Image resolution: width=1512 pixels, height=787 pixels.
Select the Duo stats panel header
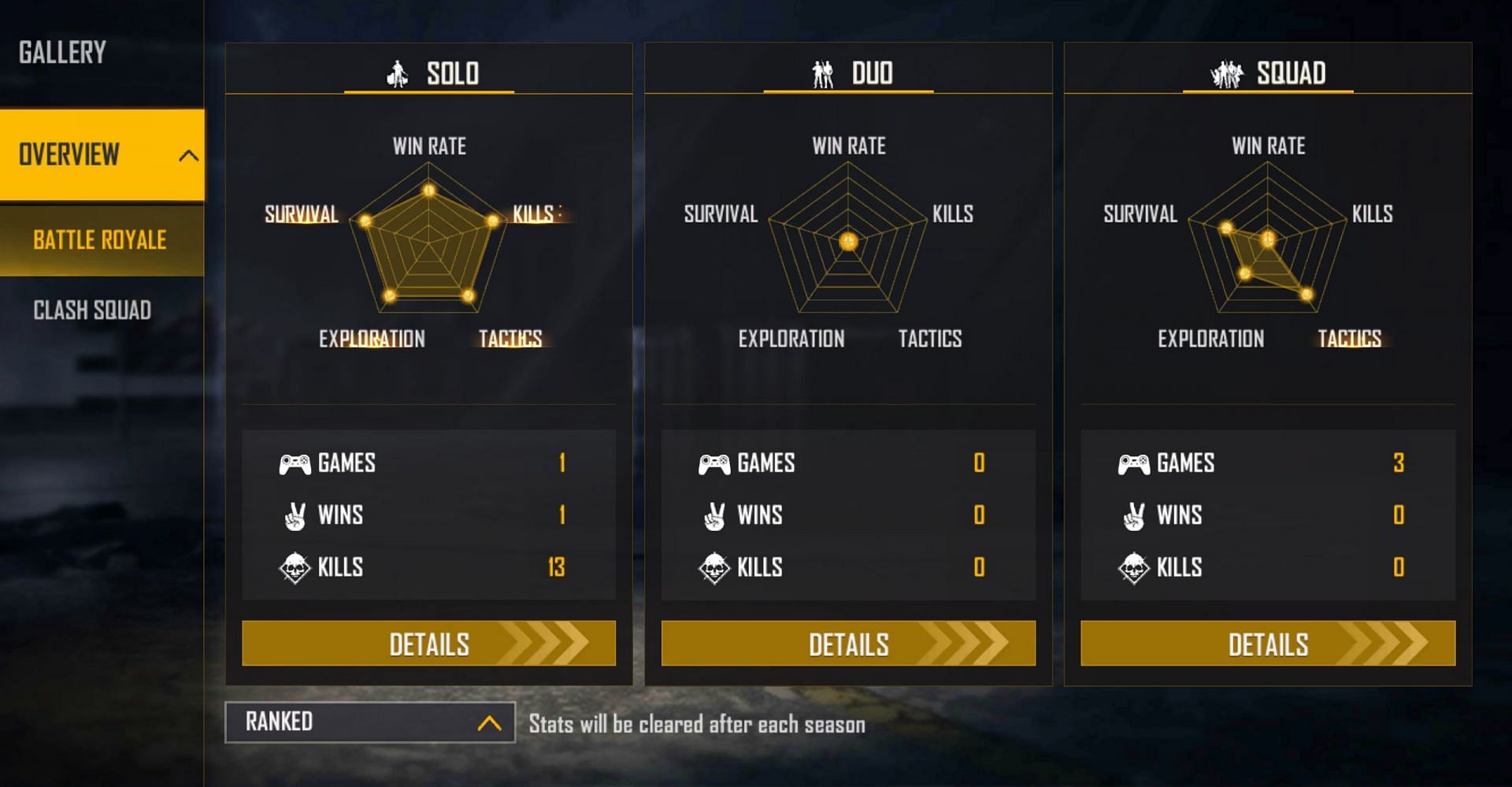click(x=850, y=73)
